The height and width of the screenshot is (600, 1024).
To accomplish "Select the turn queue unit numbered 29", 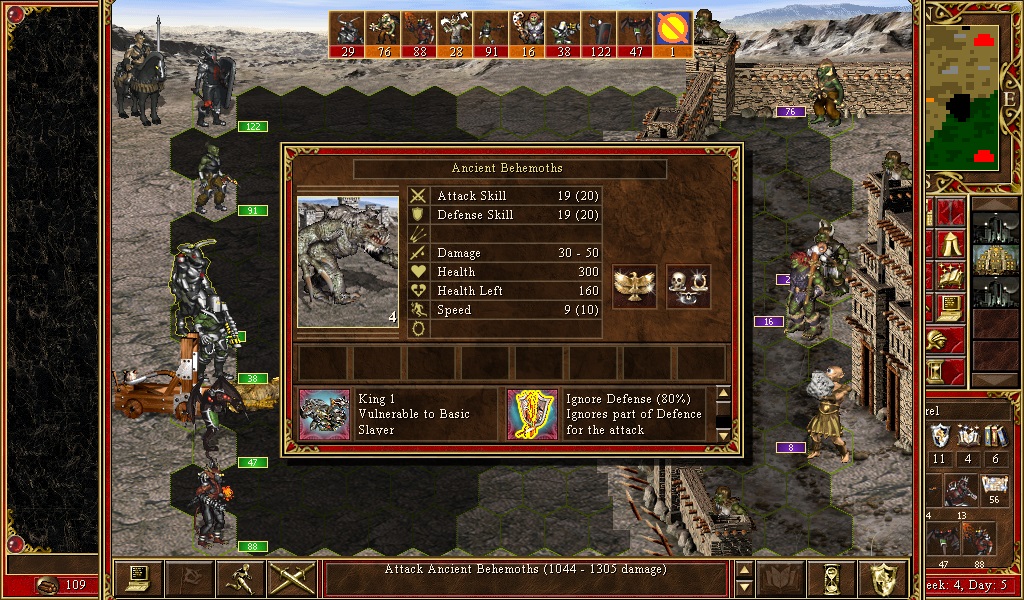I will coord(347,34).
